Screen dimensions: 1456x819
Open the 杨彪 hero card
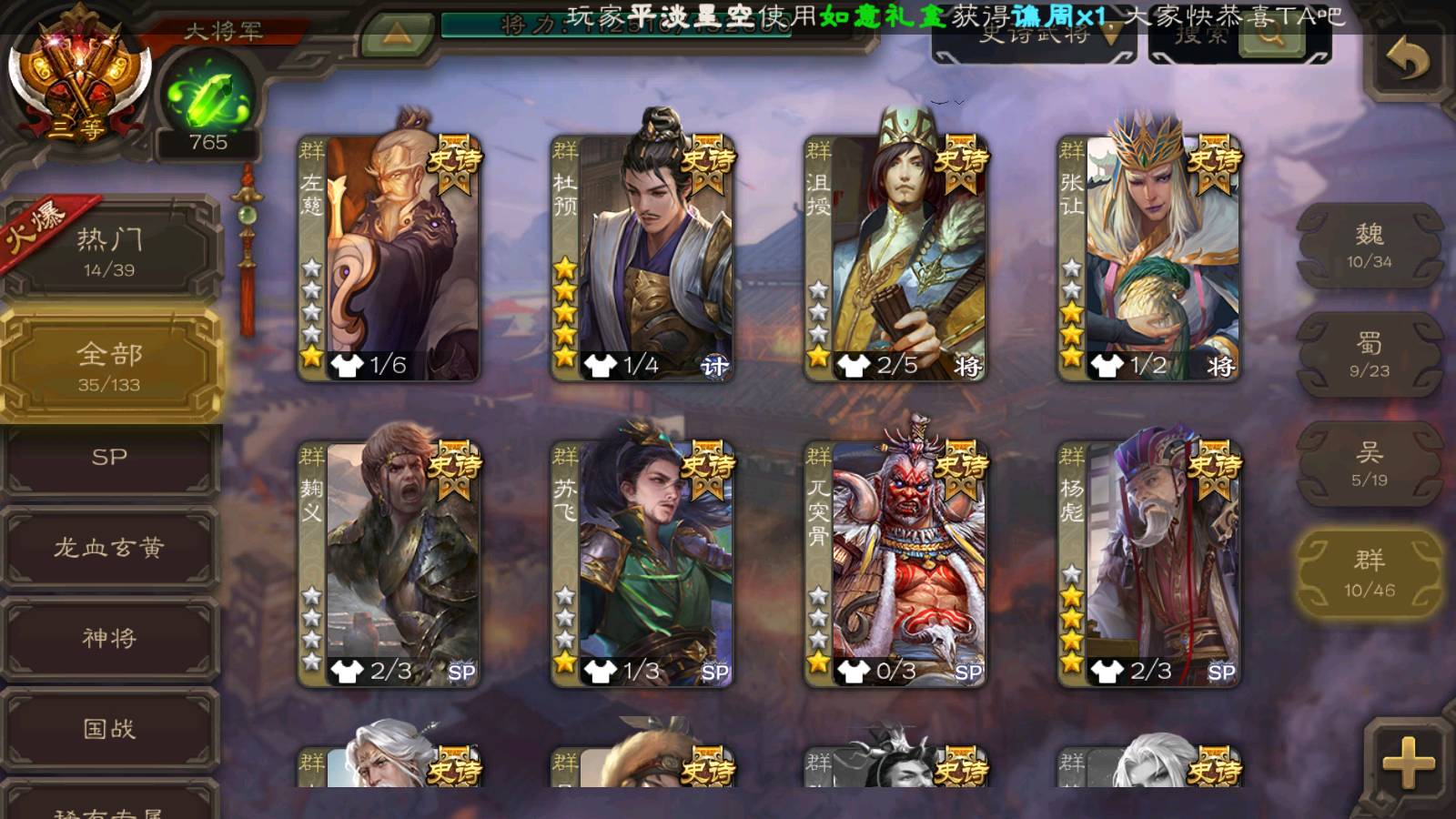click(1149, 564)
